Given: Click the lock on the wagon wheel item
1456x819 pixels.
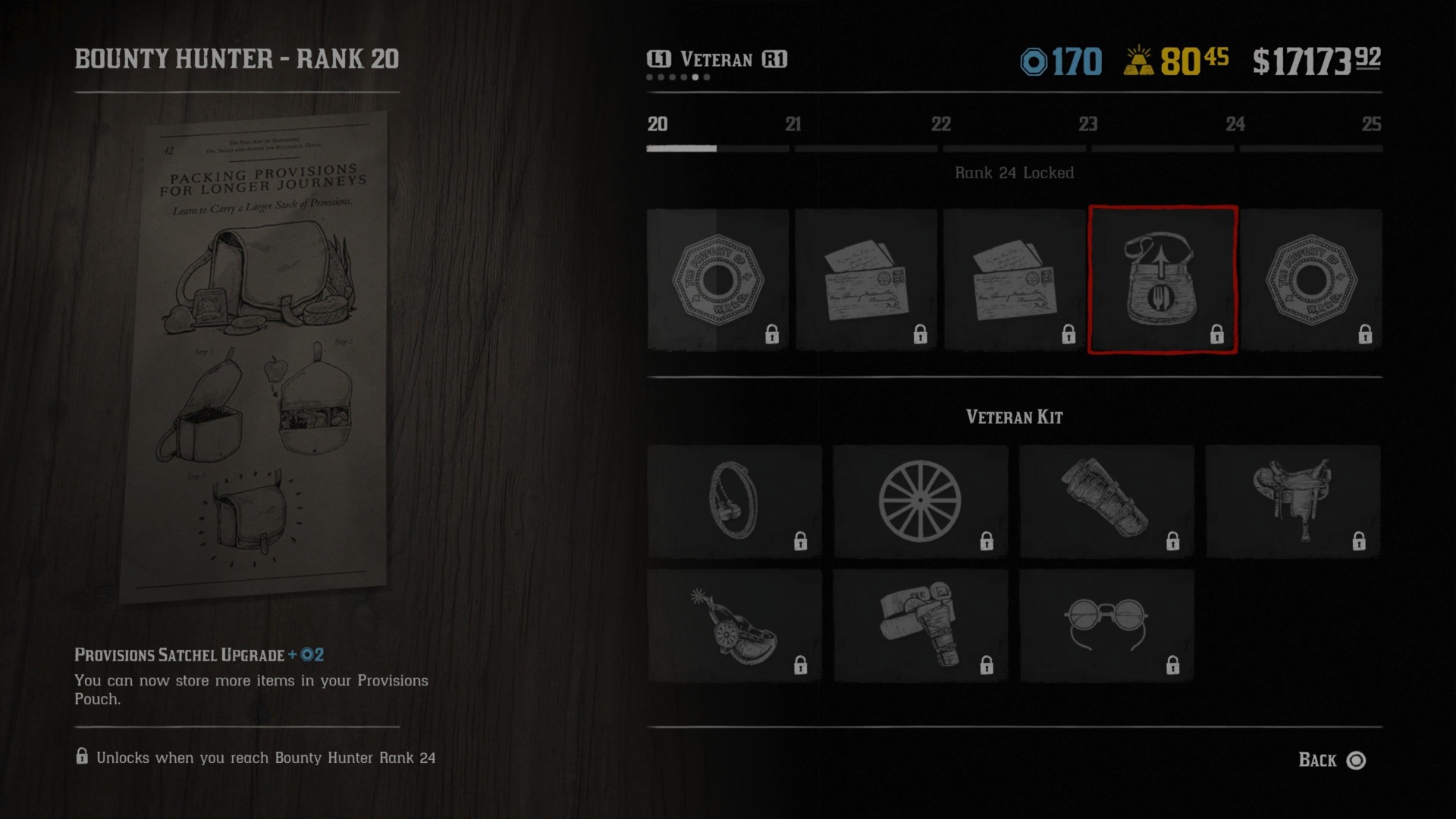Looking at the screenshot, I should [x=986, y=541].
